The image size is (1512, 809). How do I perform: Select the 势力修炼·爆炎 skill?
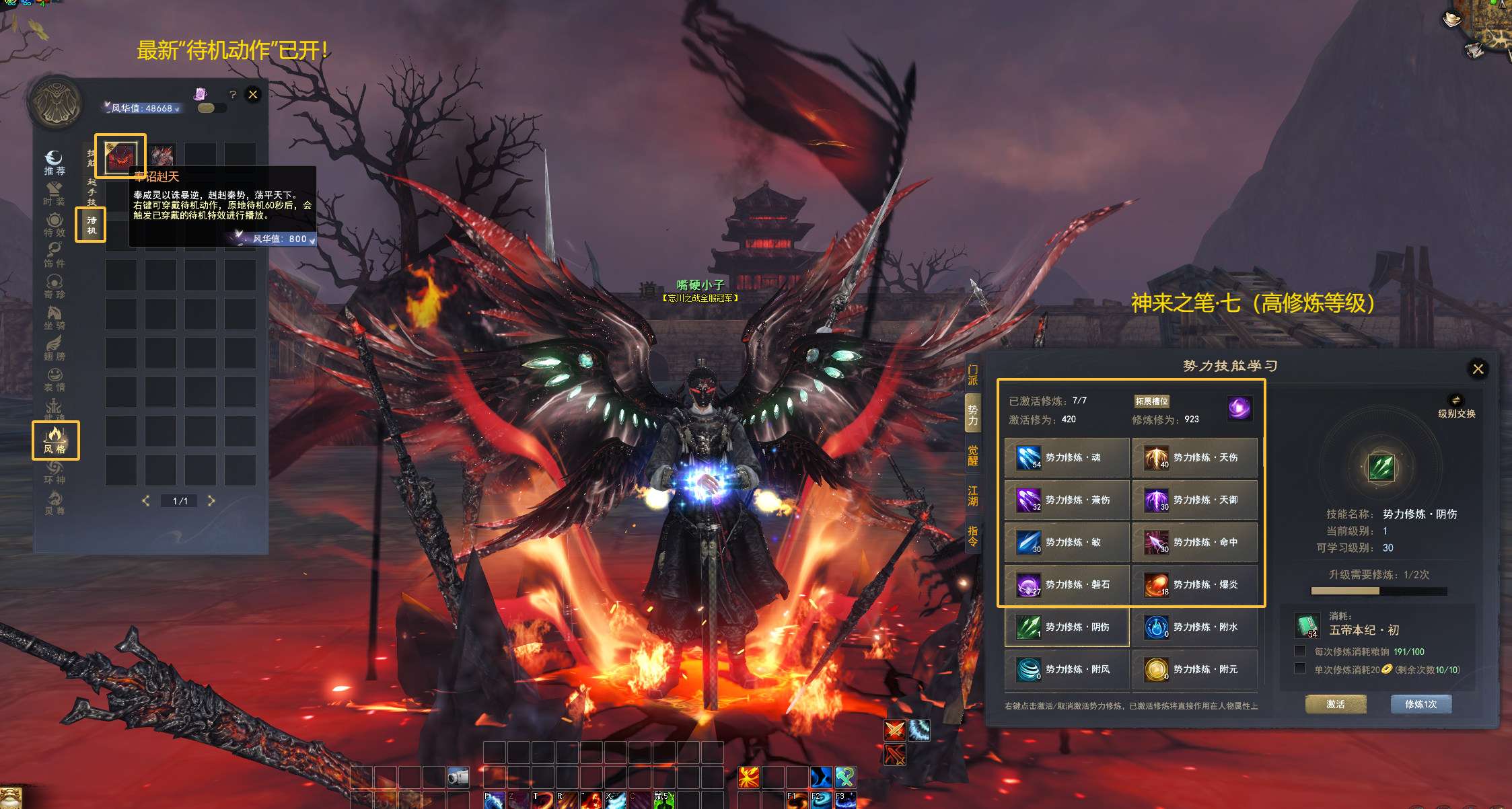pyautogui.click(x=1194, y=584)
